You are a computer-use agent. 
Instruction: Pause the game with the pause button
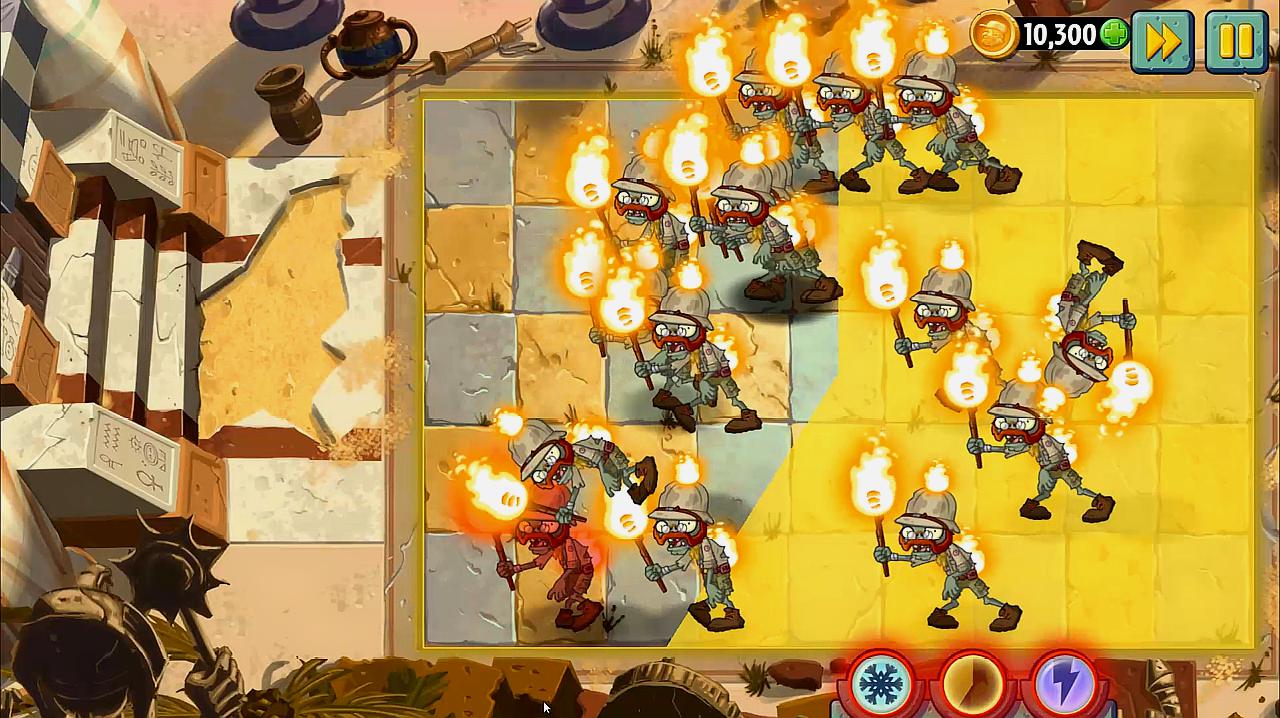[1236, 40]
